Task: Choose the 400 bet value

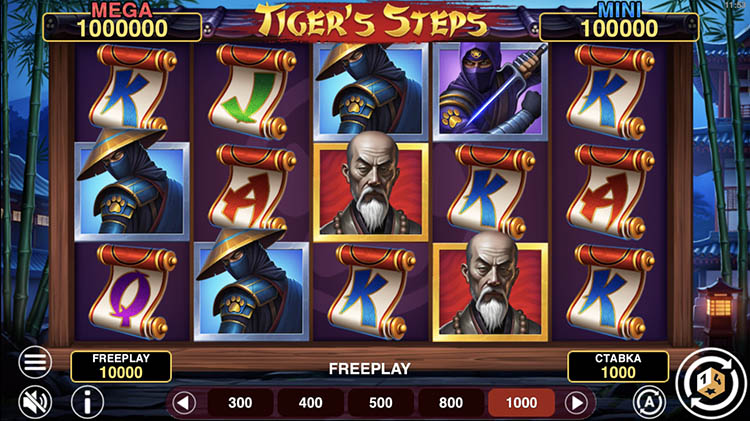Action: click(311, 403)
